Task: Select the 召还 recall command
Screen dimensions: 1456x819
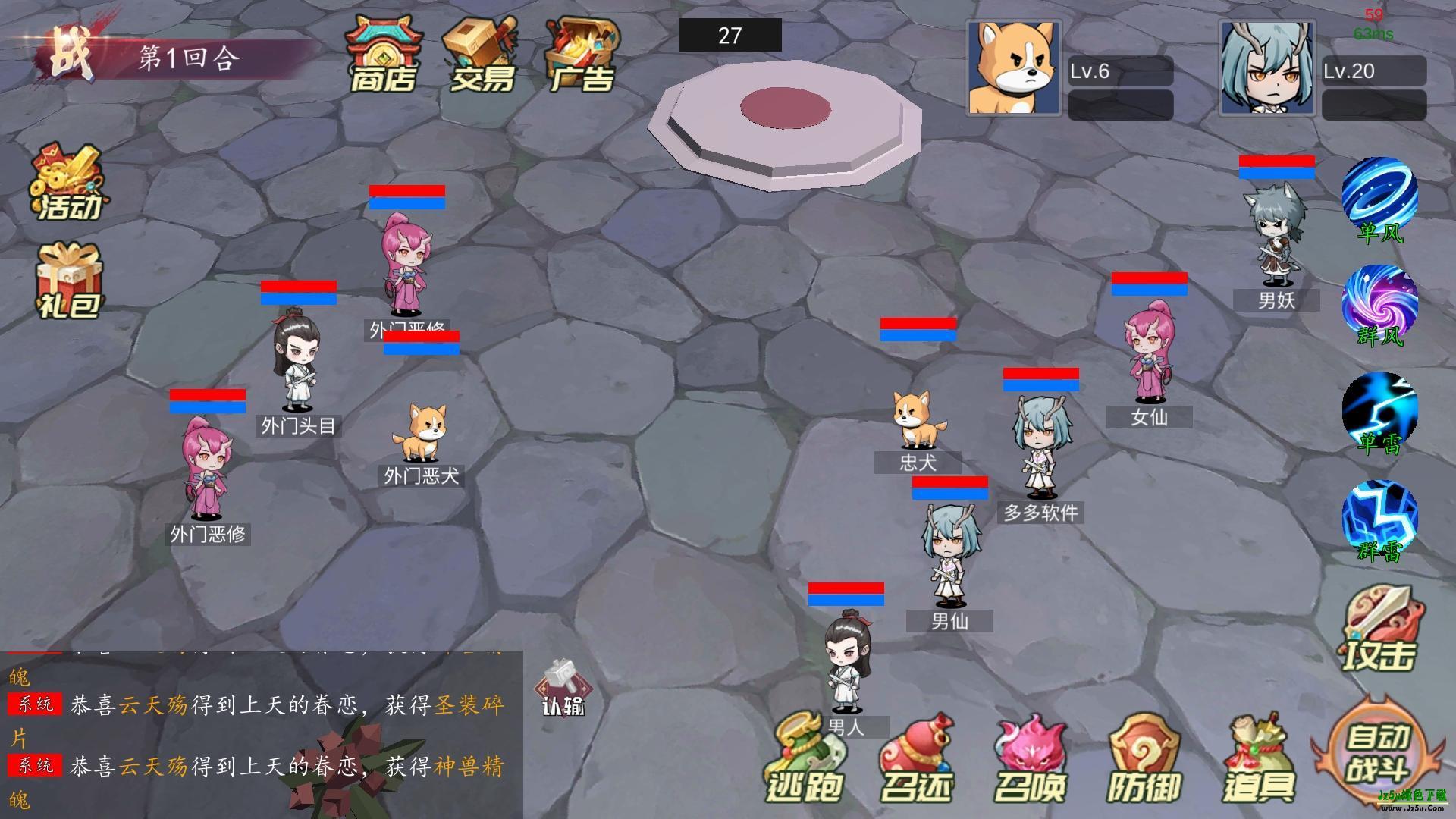Action: click(x=916, y=760)
